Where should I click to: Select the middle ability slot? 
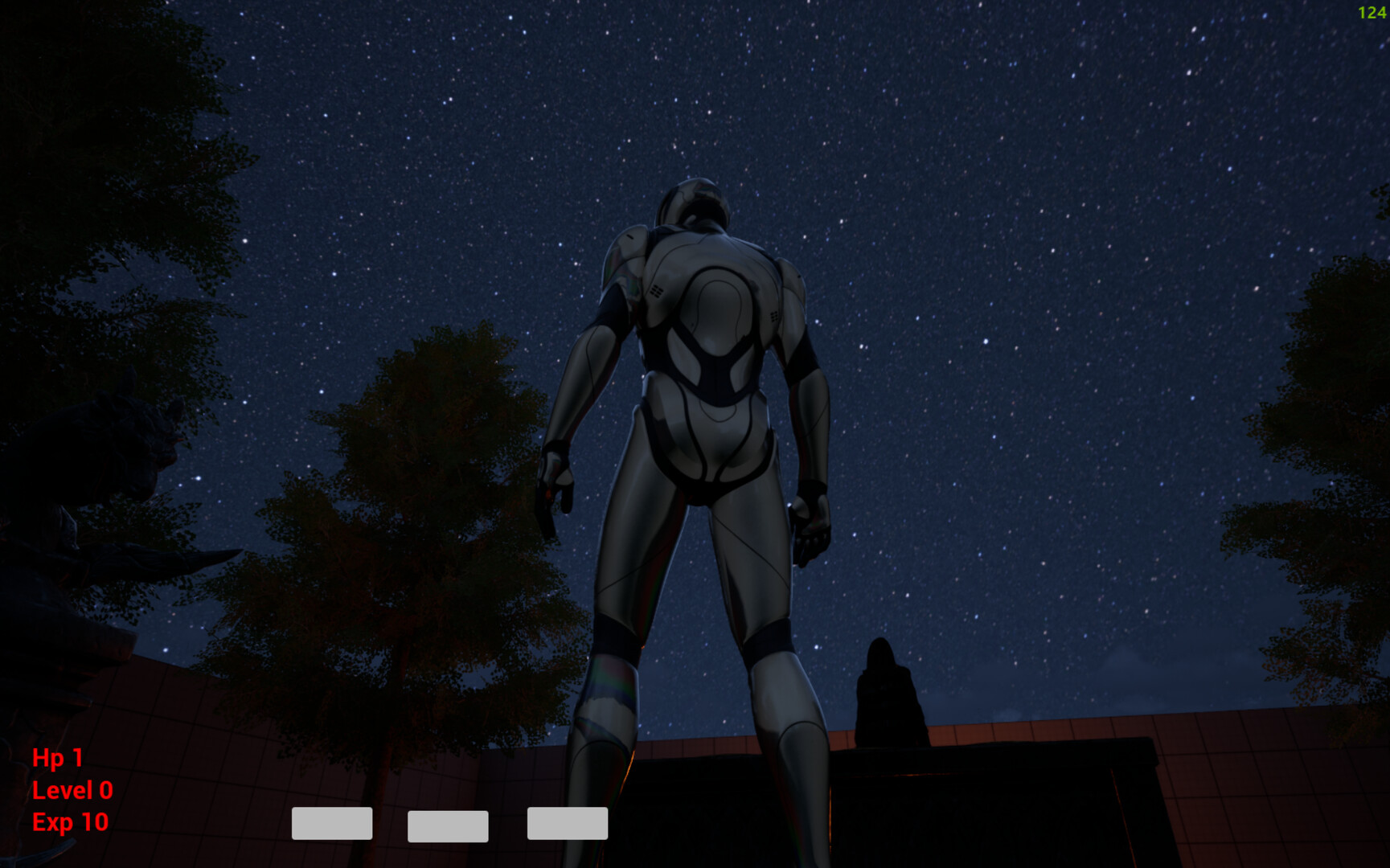click(449, 824)
